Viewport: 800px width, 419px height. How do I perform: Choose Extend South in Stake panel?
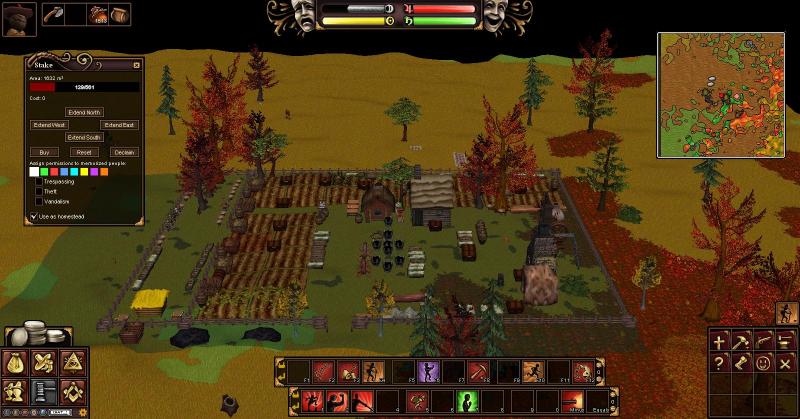(x=85, y=137)
